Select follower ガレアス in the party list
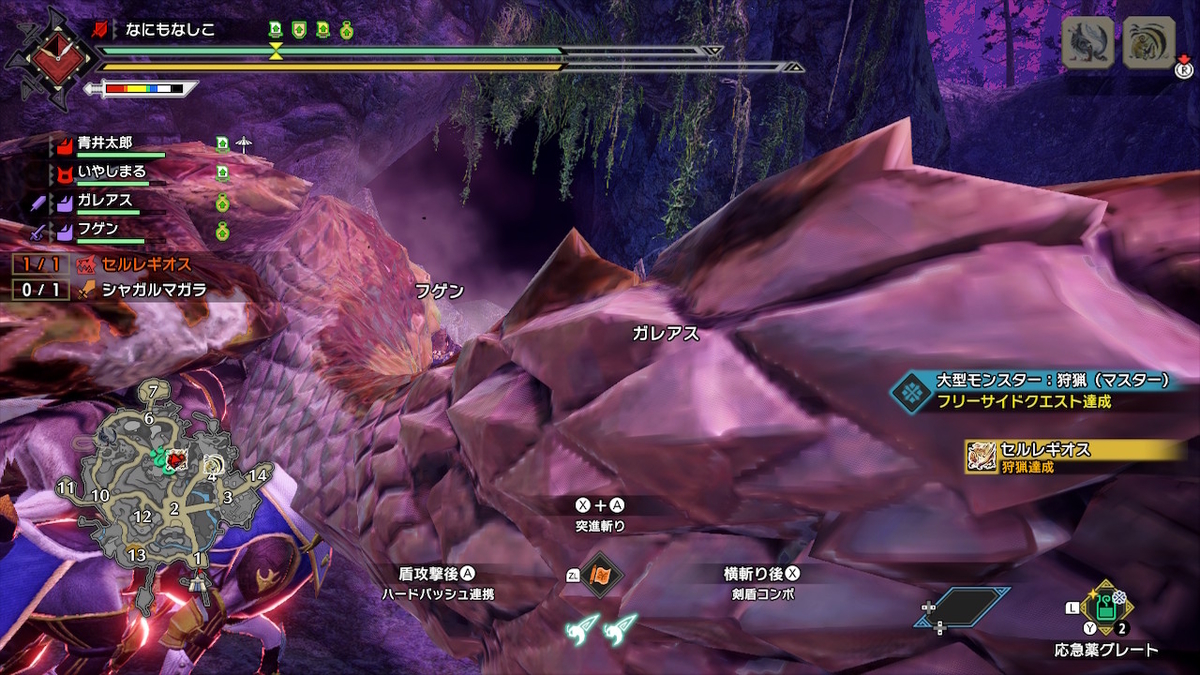The image size is (1200, 675). 104,201
